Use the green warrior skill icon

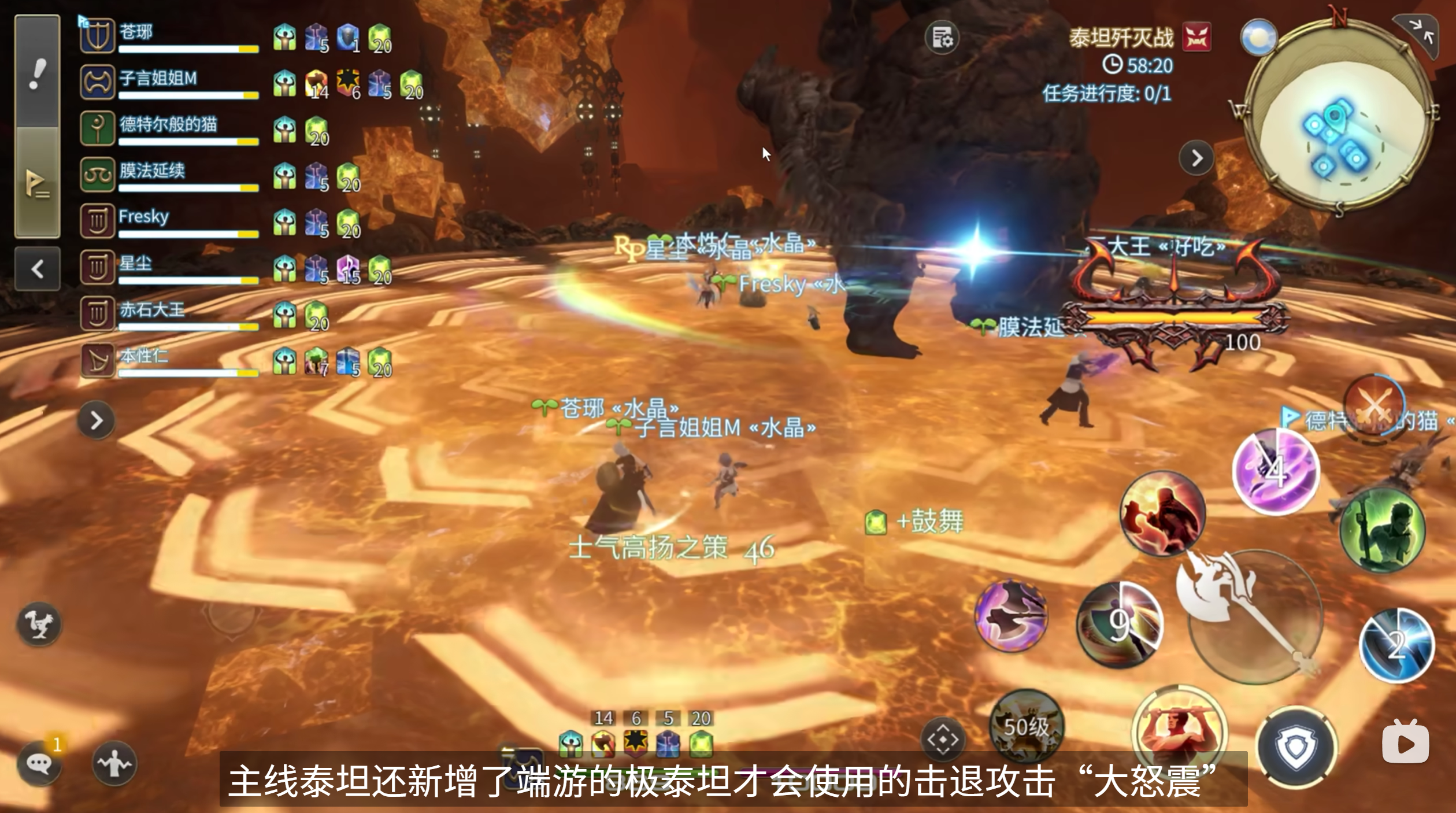(x=1383, y=530)
